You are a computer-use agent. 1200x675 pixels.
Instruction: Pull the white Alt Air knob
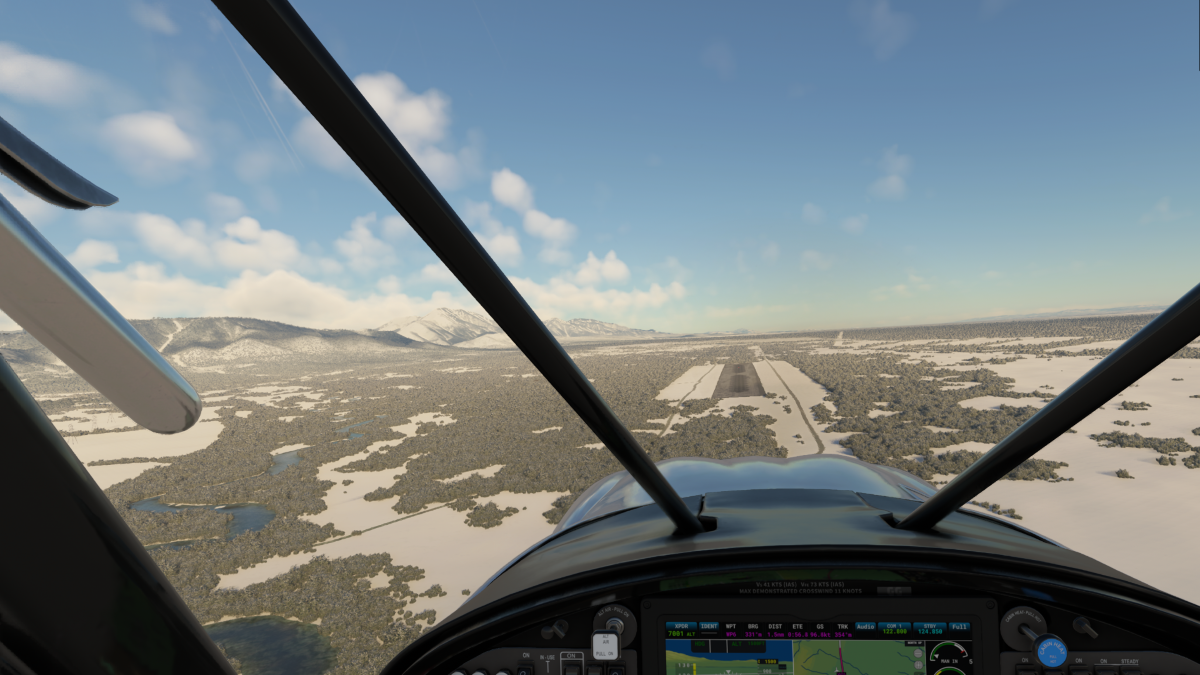point(605,646)
